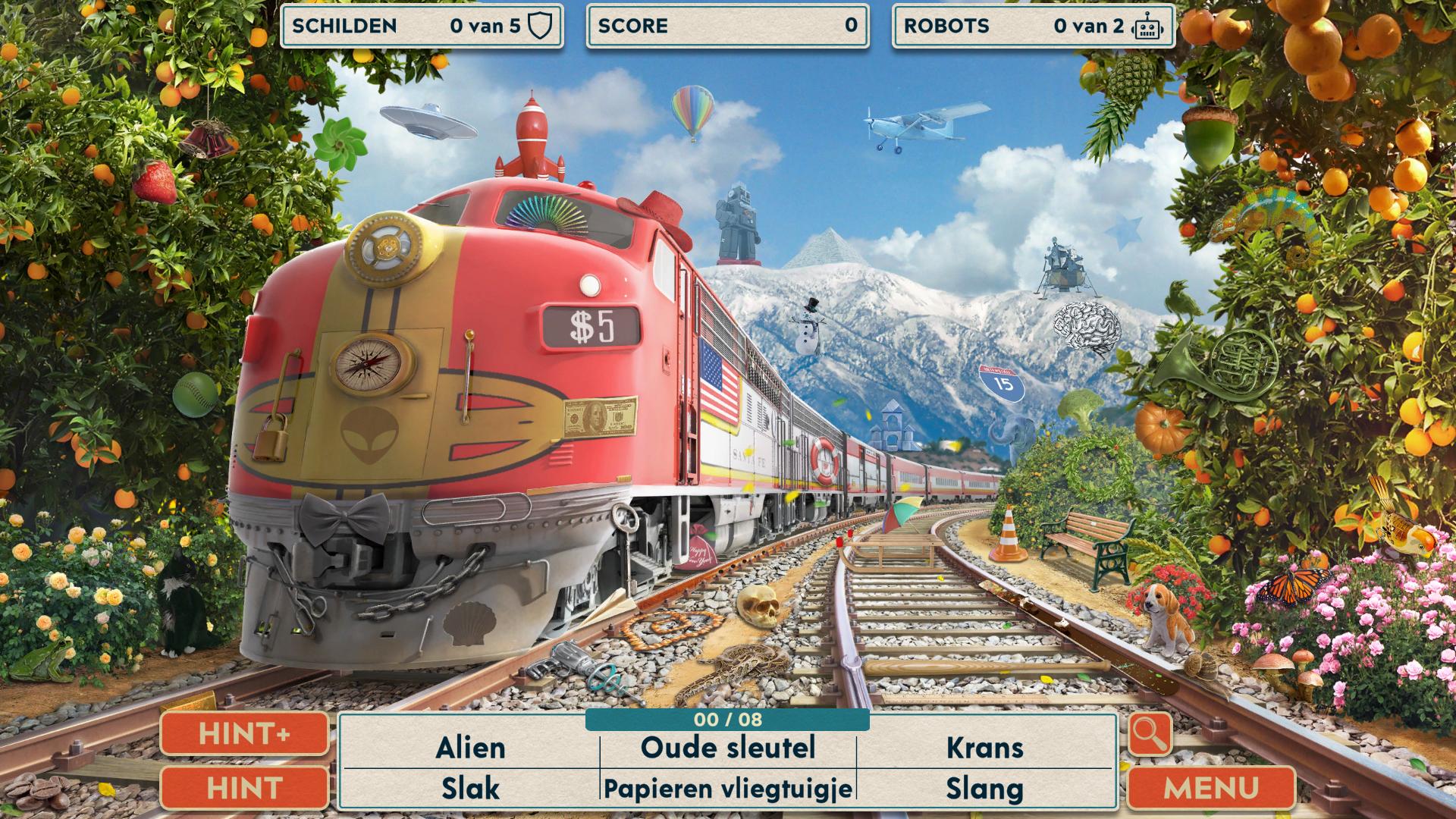
Task: Select 'Papieren vliegtuigje' list entry
Action: (728, 789)
